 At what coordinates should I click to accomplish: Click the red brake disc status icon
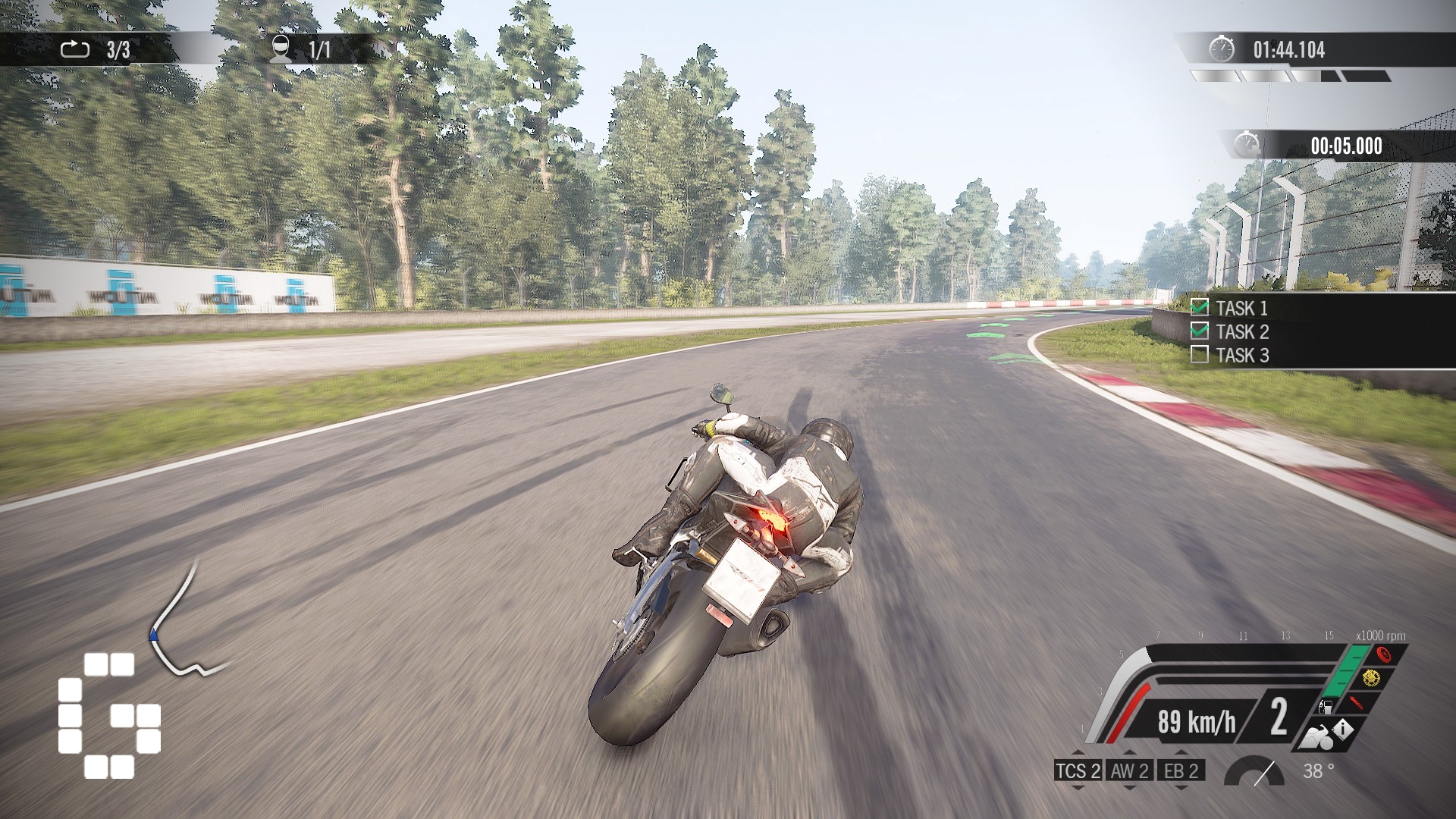(1382, 656)
